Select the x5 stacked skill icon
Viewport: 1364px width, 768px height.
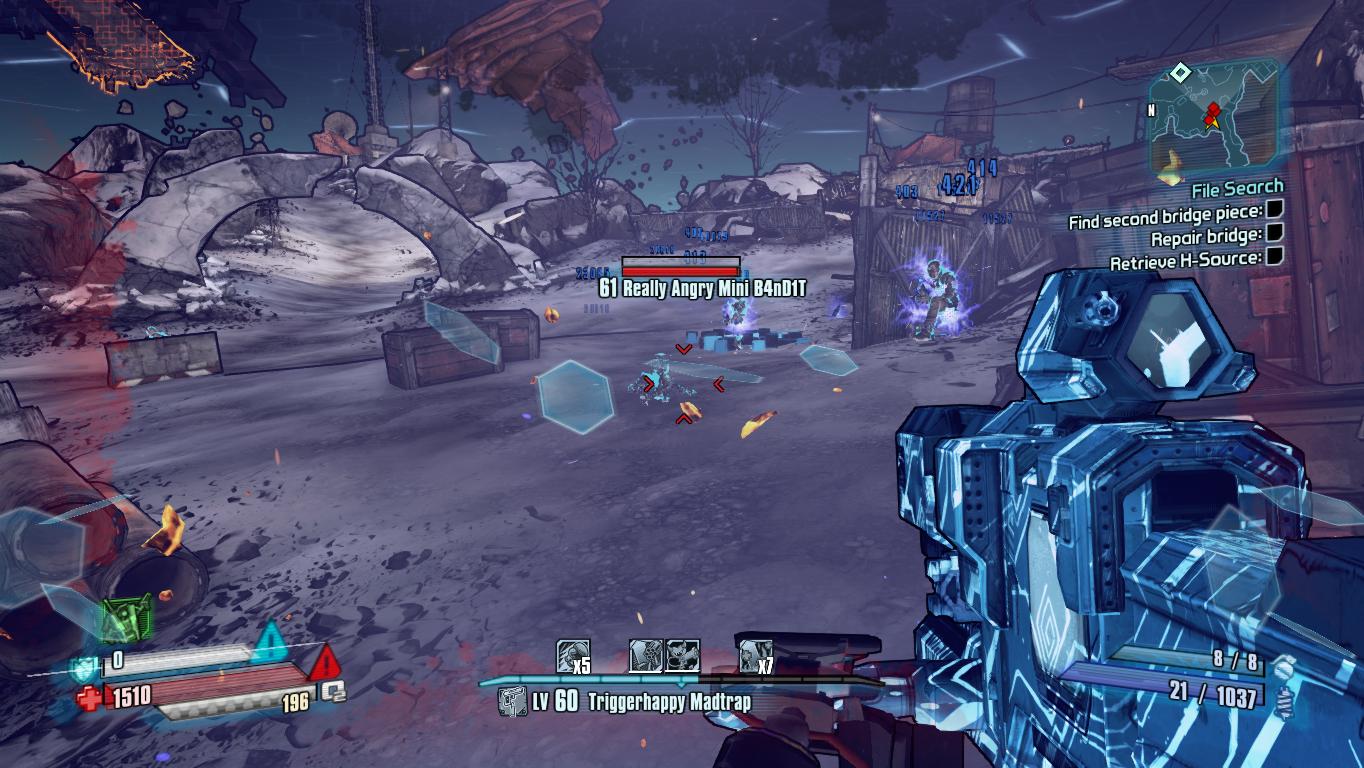(571, 657)
